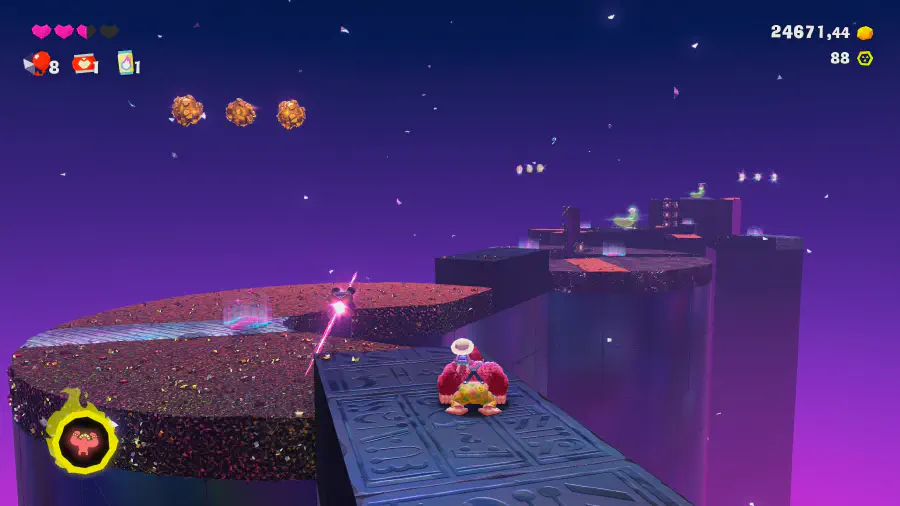This screenshot has height=506, width=900.
Task: Select the yellow flame juice item
Action: coord(126,63)
